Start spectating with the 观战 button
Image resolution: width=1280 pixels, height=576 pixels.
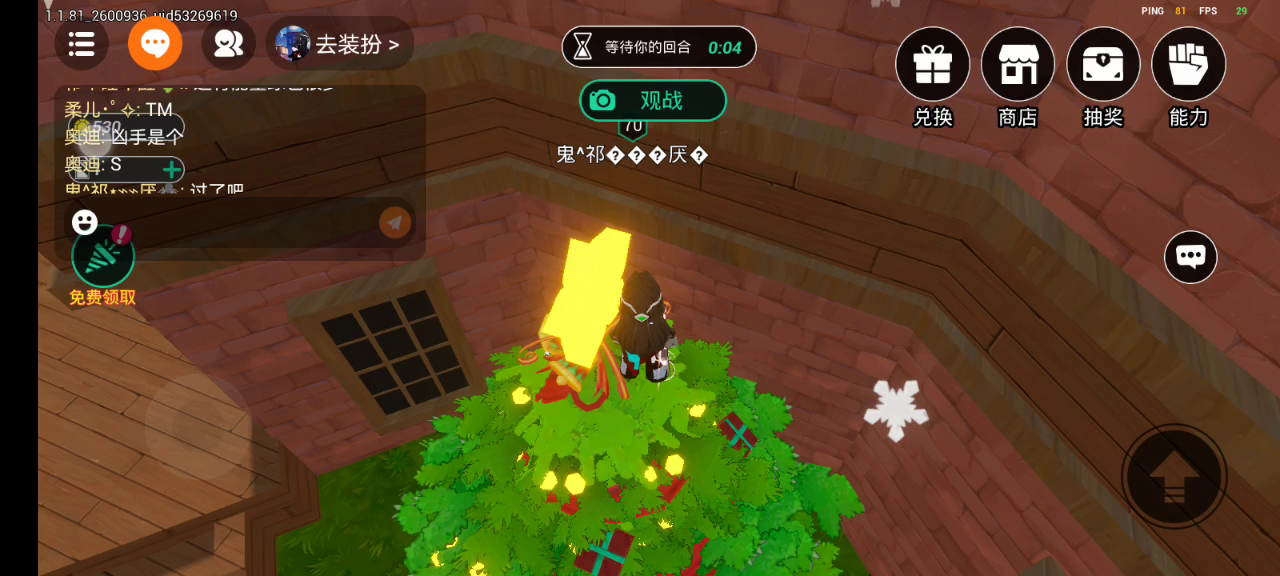pos(652,100)
